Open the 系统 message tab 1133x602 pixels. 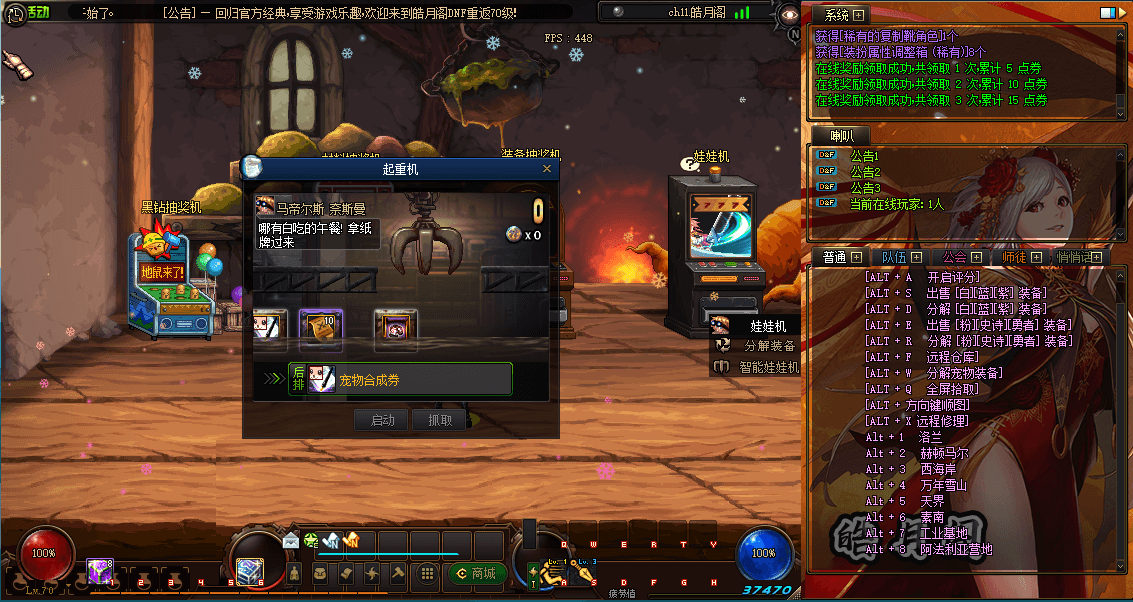pyautogui.click(x=837, y=15)
